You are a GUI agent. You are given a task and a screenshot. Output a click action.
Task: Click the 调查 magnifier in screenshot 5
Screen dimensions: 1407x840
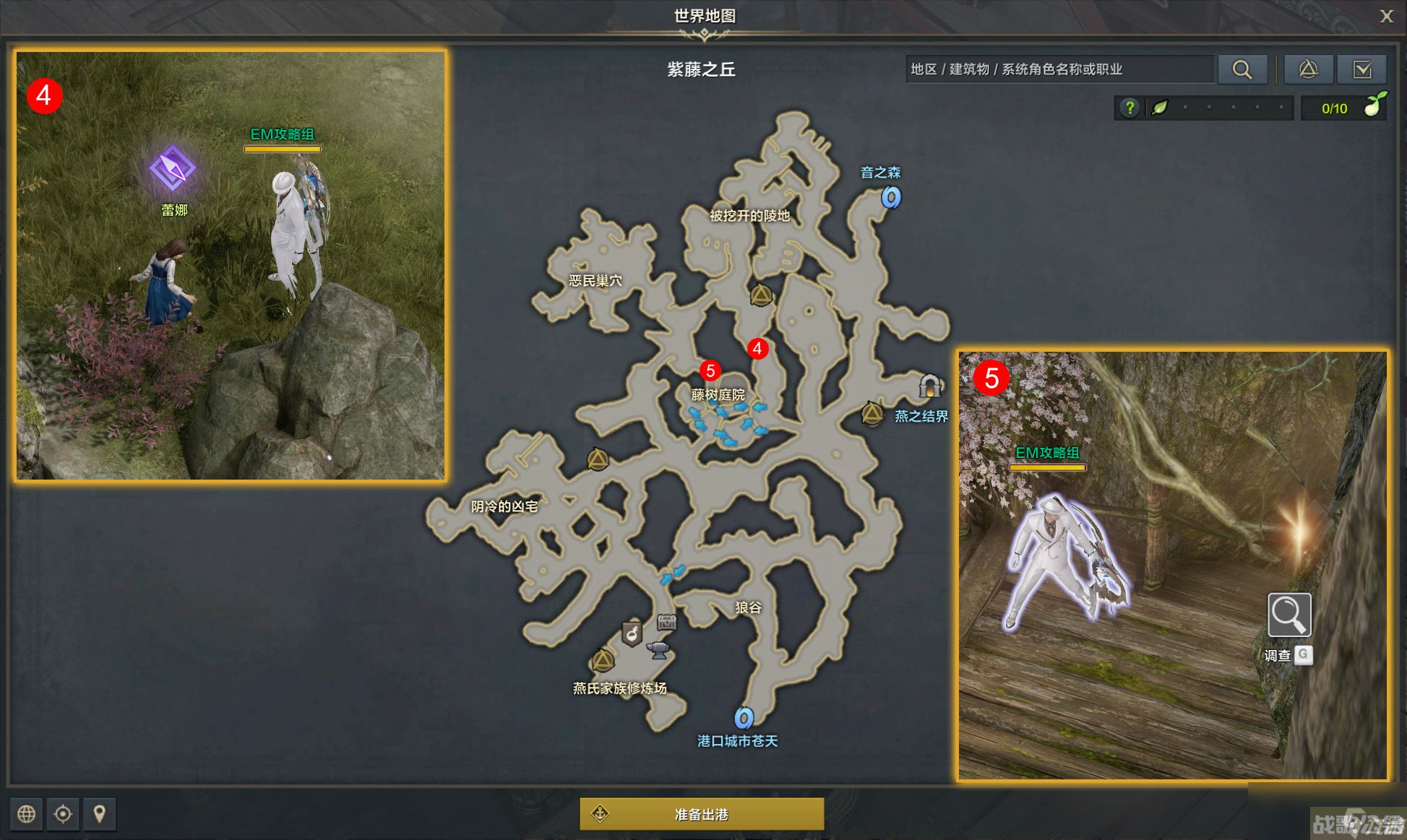[1288, 614]
